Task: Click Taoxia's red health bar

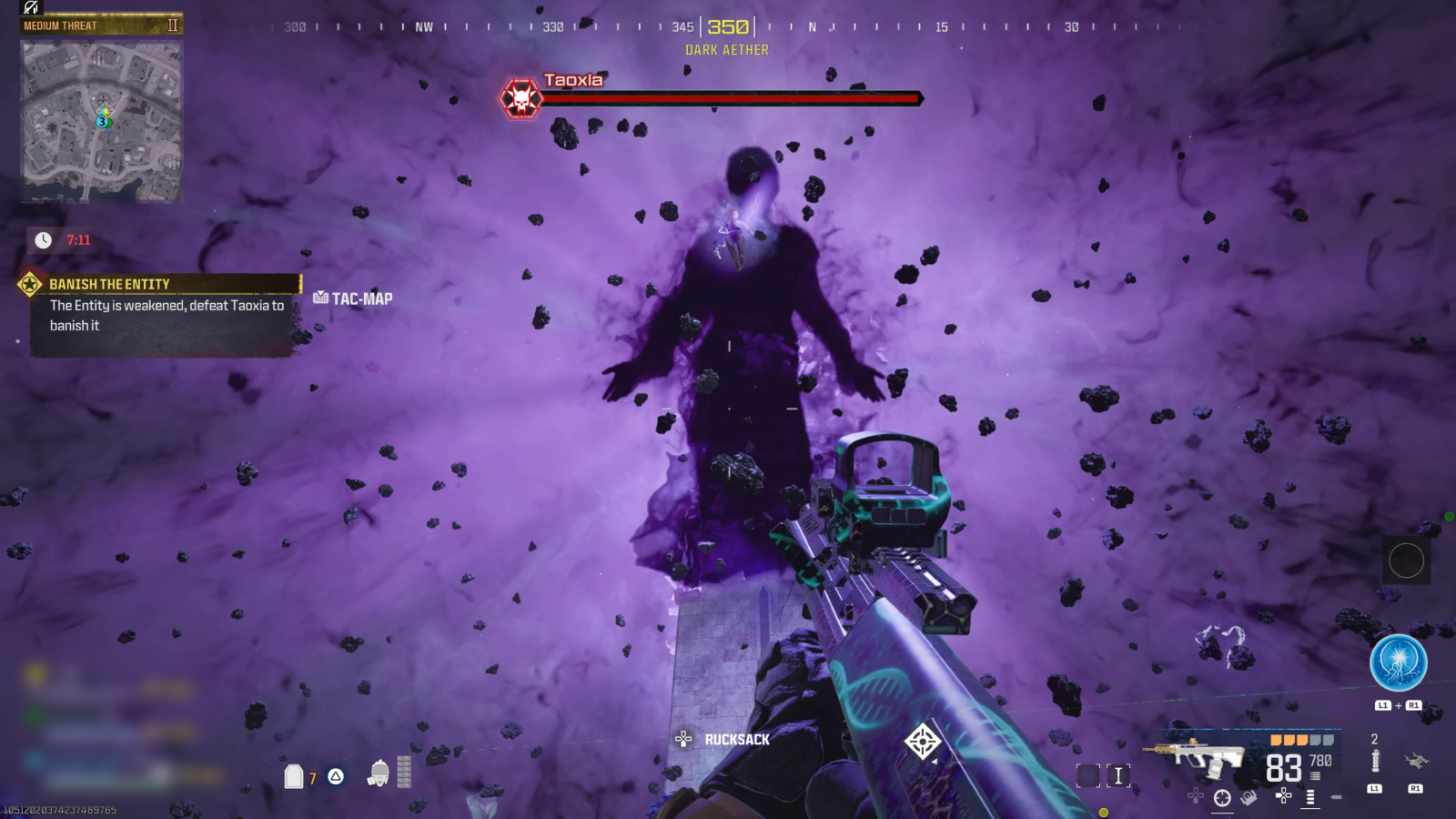Action: [728, 97]
